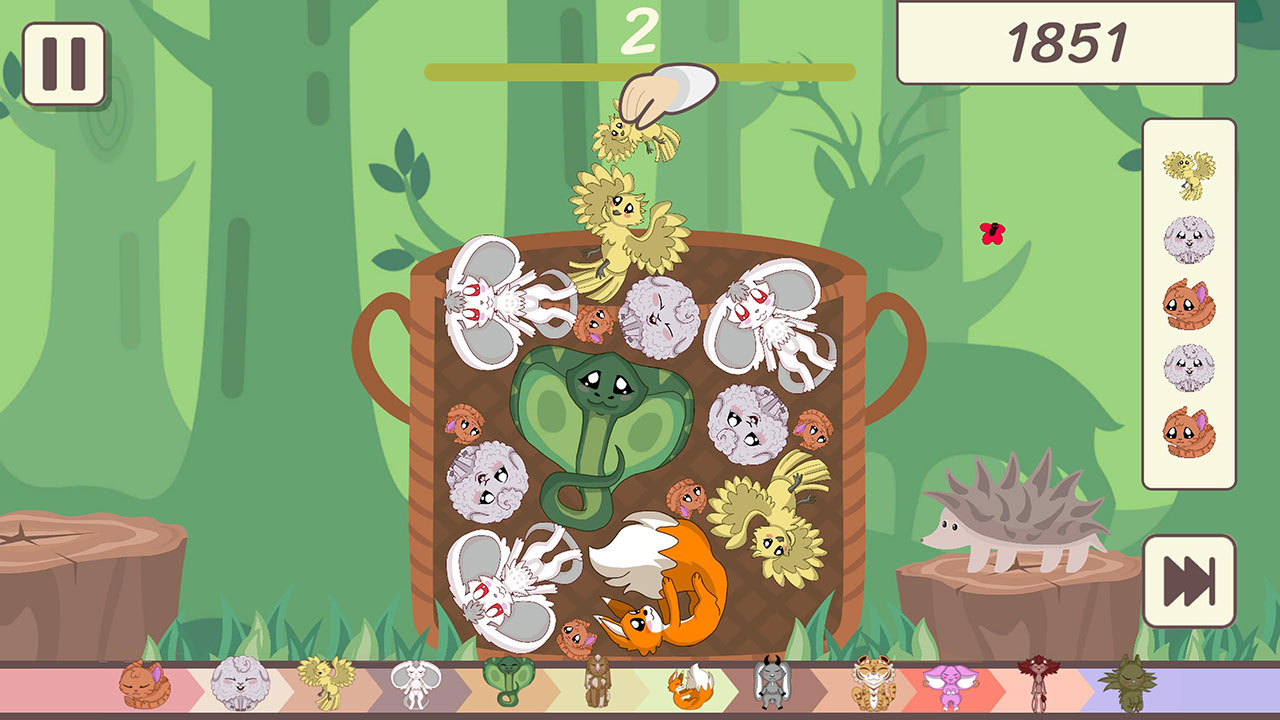Click the ladybug flying near the panel
Viewport: 1280px width, 720px height.
[x=992, y=235]
